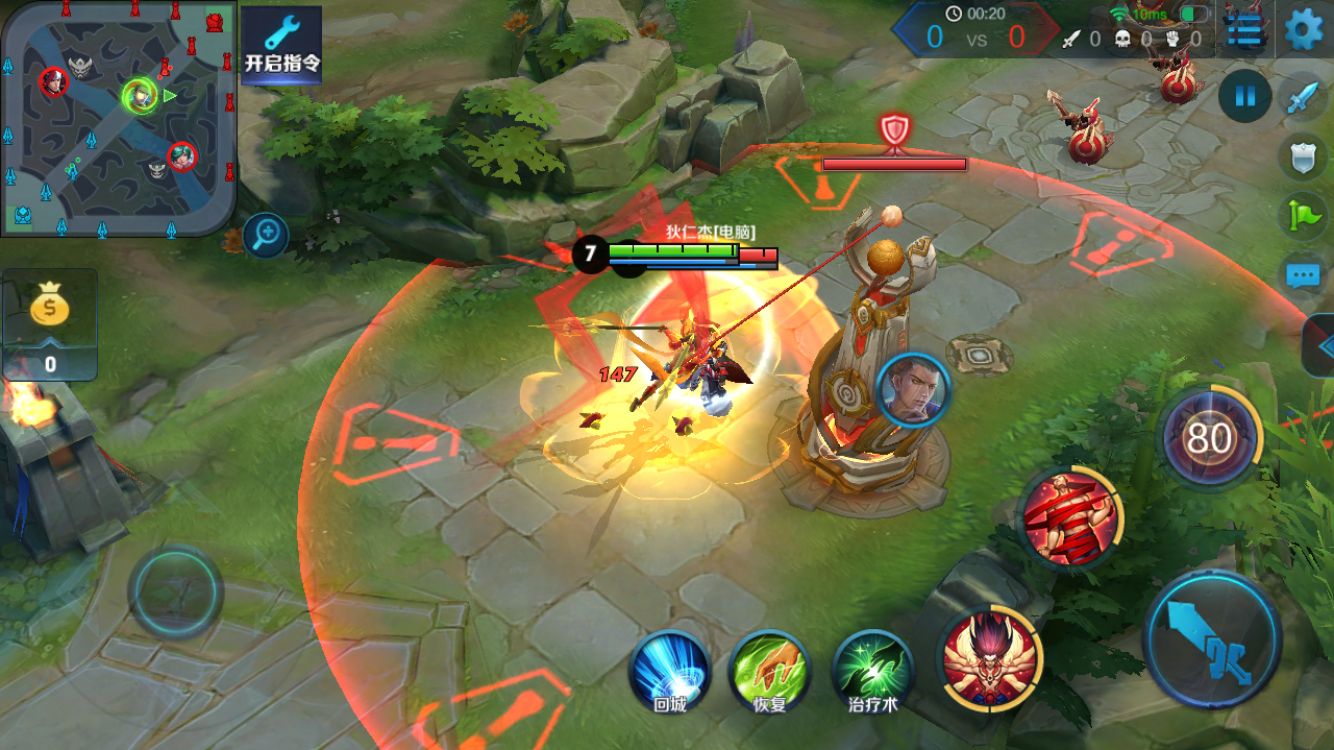This screenshot has height=750, width=1334.
Task: Activate the red demon face skill
Action: click(x=990, y=657)
